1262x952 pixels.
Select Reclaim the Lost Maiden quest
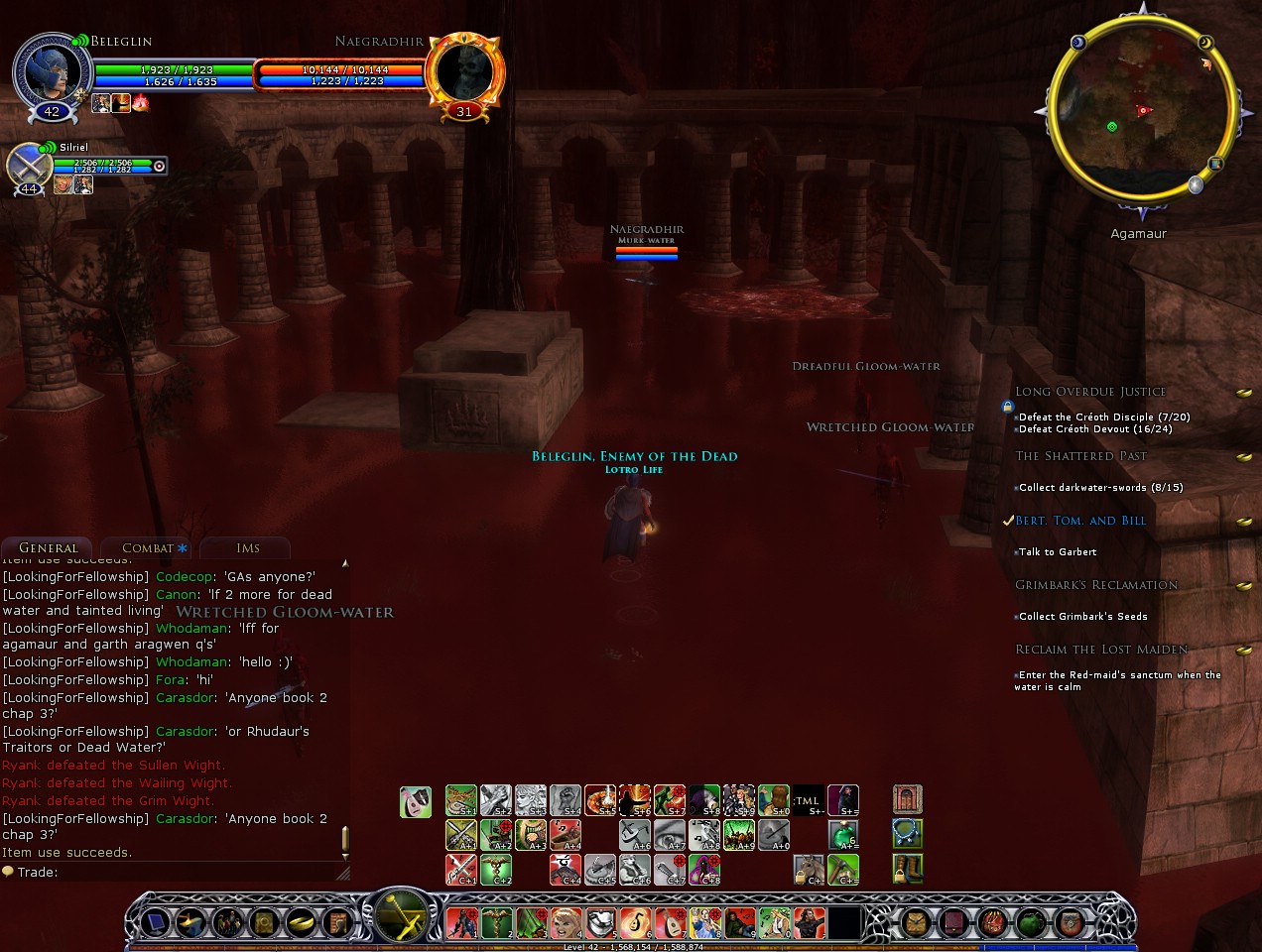(1101, 650)
